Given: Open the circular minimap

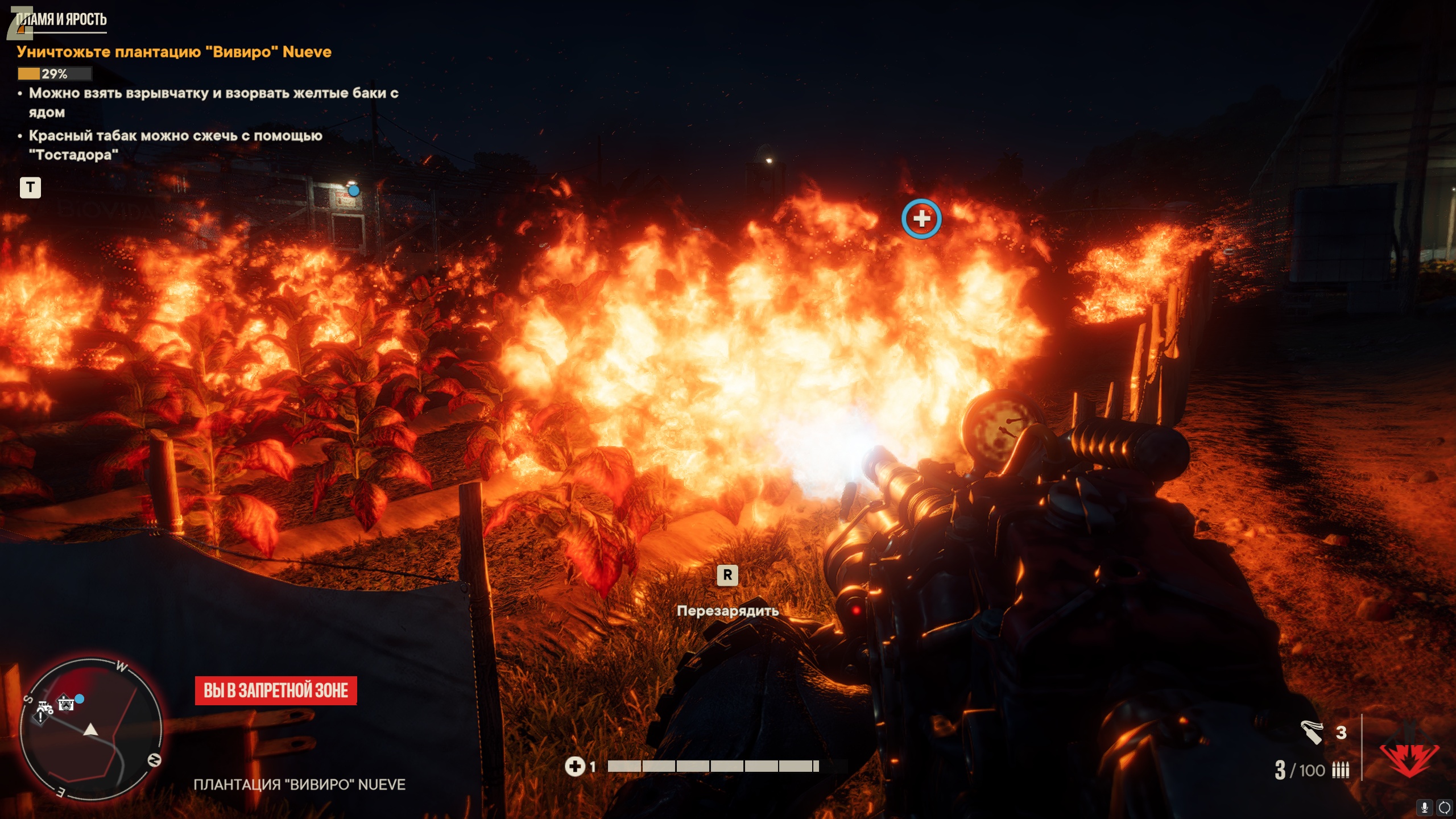Looking at the screenshot, I should [x=91, y=730].
